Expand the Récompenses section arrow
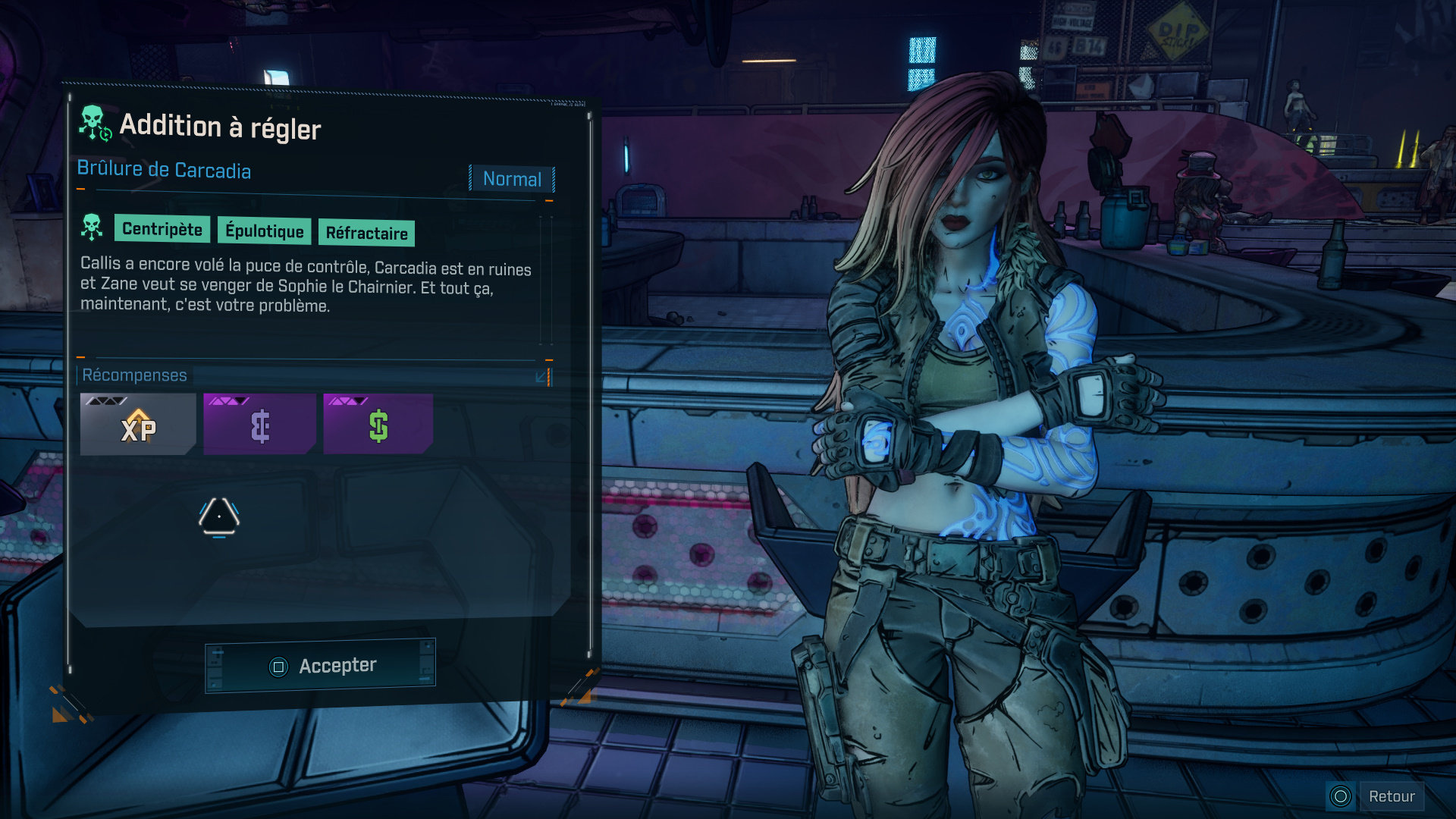 pos(541,375)
